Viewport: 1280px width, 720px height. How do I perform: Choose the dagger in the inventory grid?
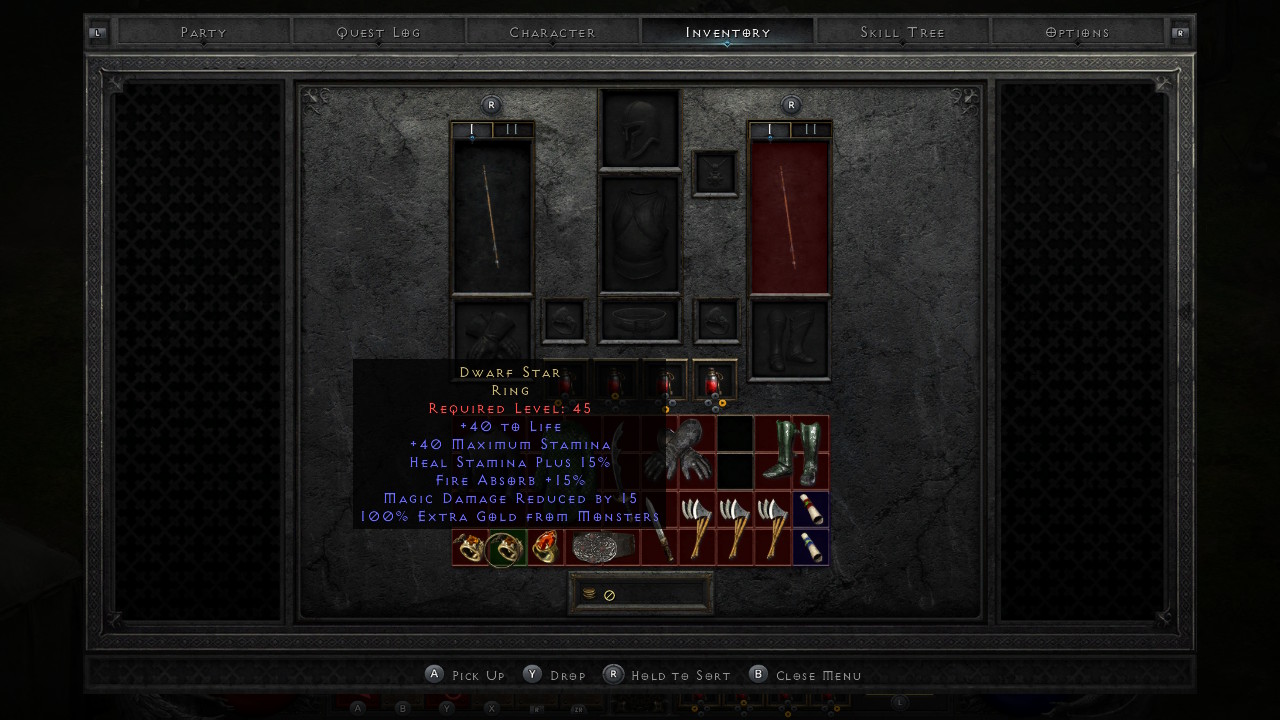coord(658,529)
